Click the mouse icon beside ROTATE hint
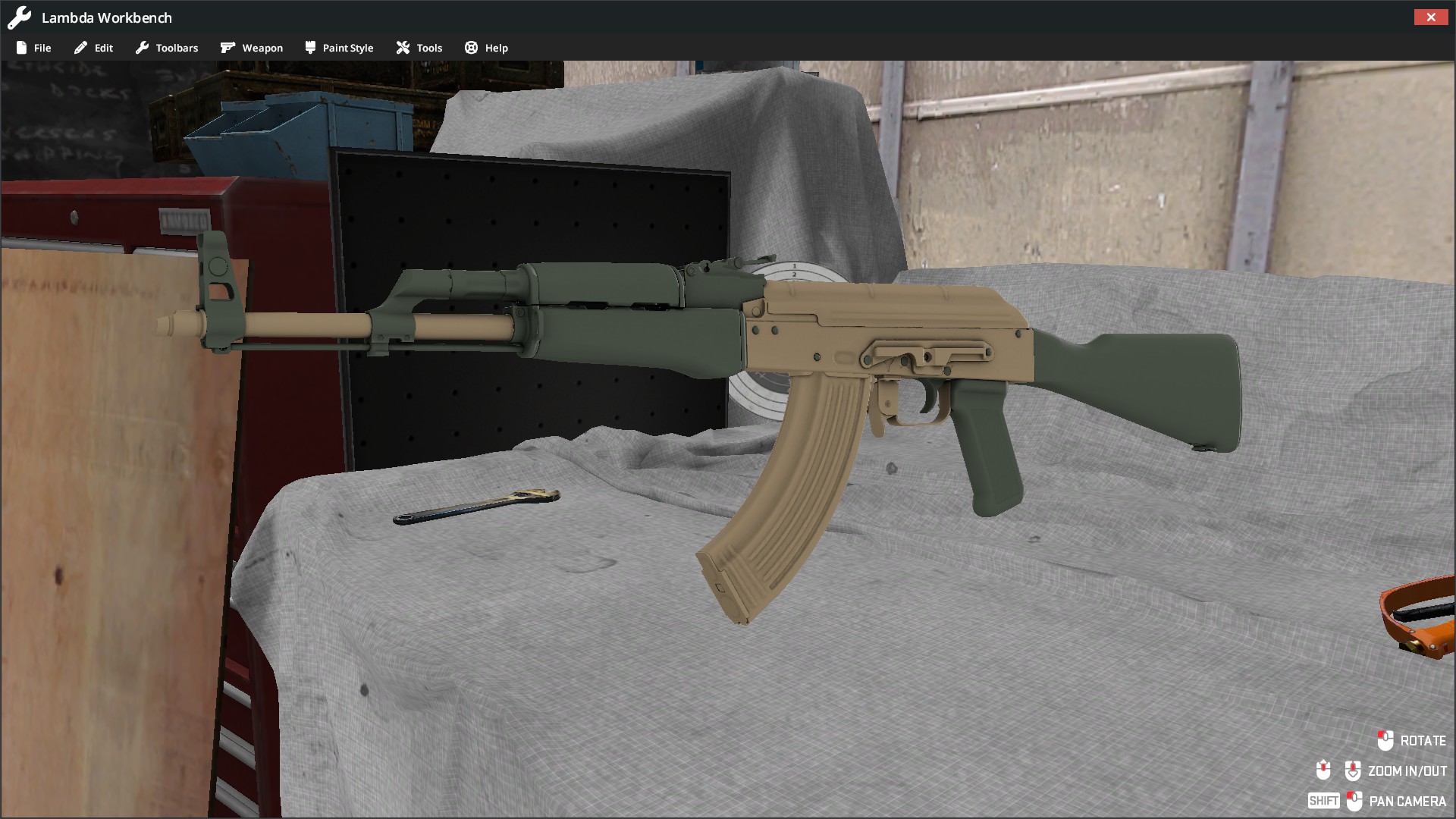This screenshot has width=1456, height=819. [x=1386, y=741]
